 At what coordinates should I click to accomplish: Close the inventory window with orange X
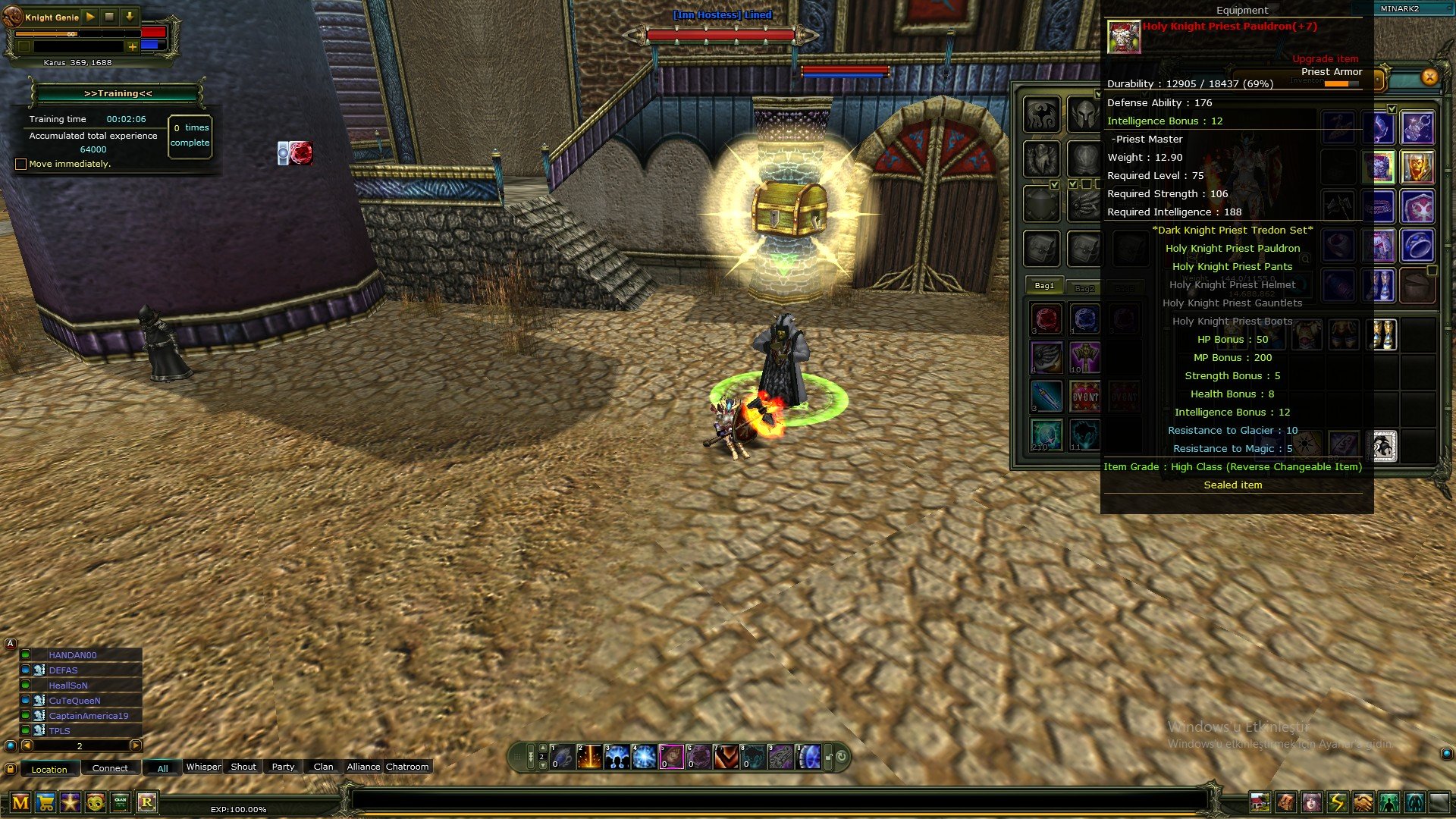(1429, 77)
